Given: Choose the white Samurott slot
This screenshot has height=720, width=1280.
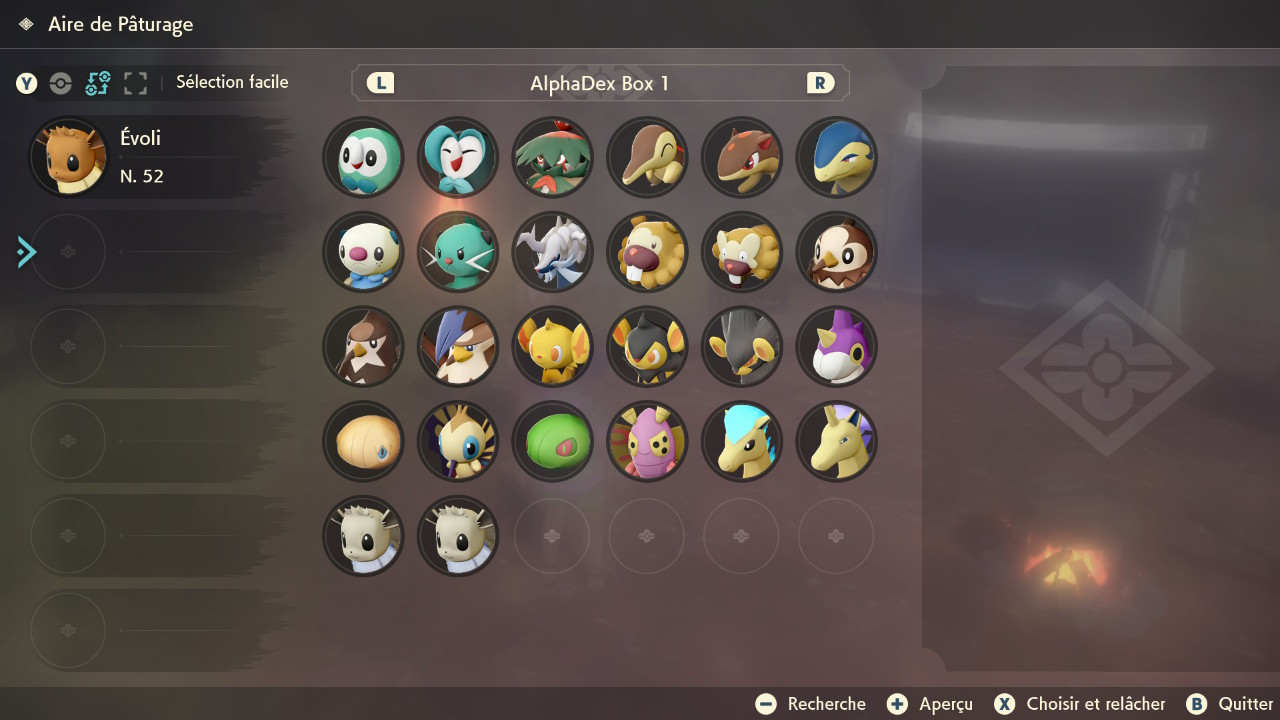Looking at the screenshot, I should (x=552, y=252).
